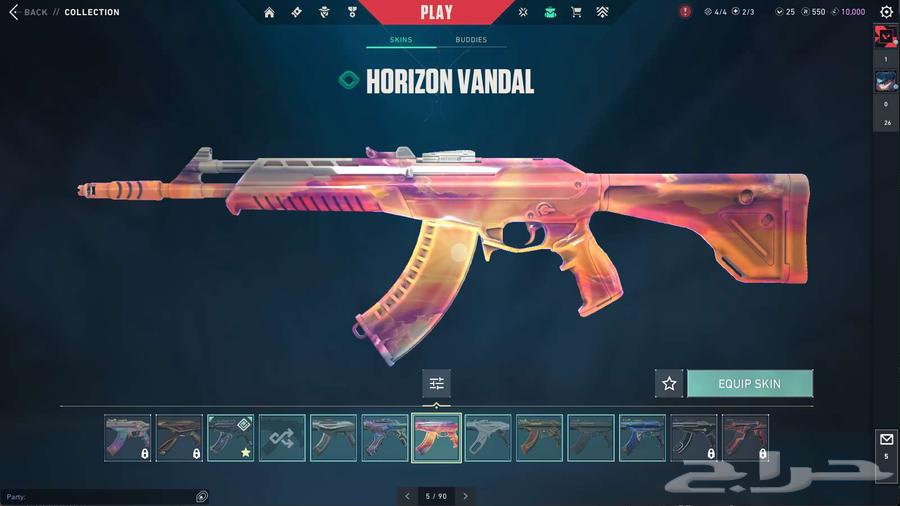The height and width of the screenshot is (506, 900).
Task: Select the locked red Vandal skin thumbnail
Action: 745,438
